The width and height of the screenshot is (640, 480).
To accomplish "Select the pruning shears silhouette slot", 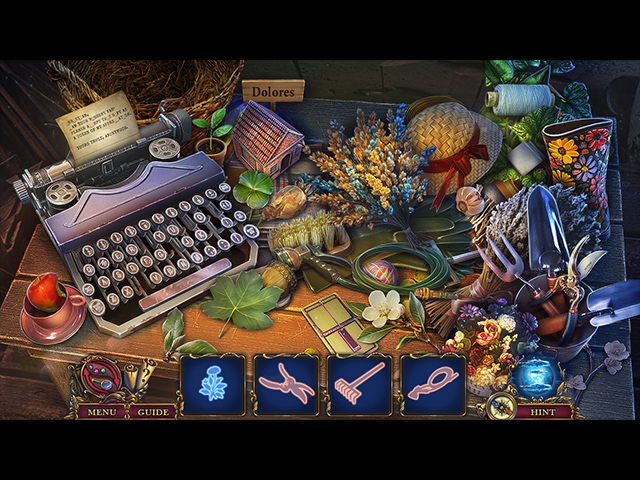I will [286, 384].
